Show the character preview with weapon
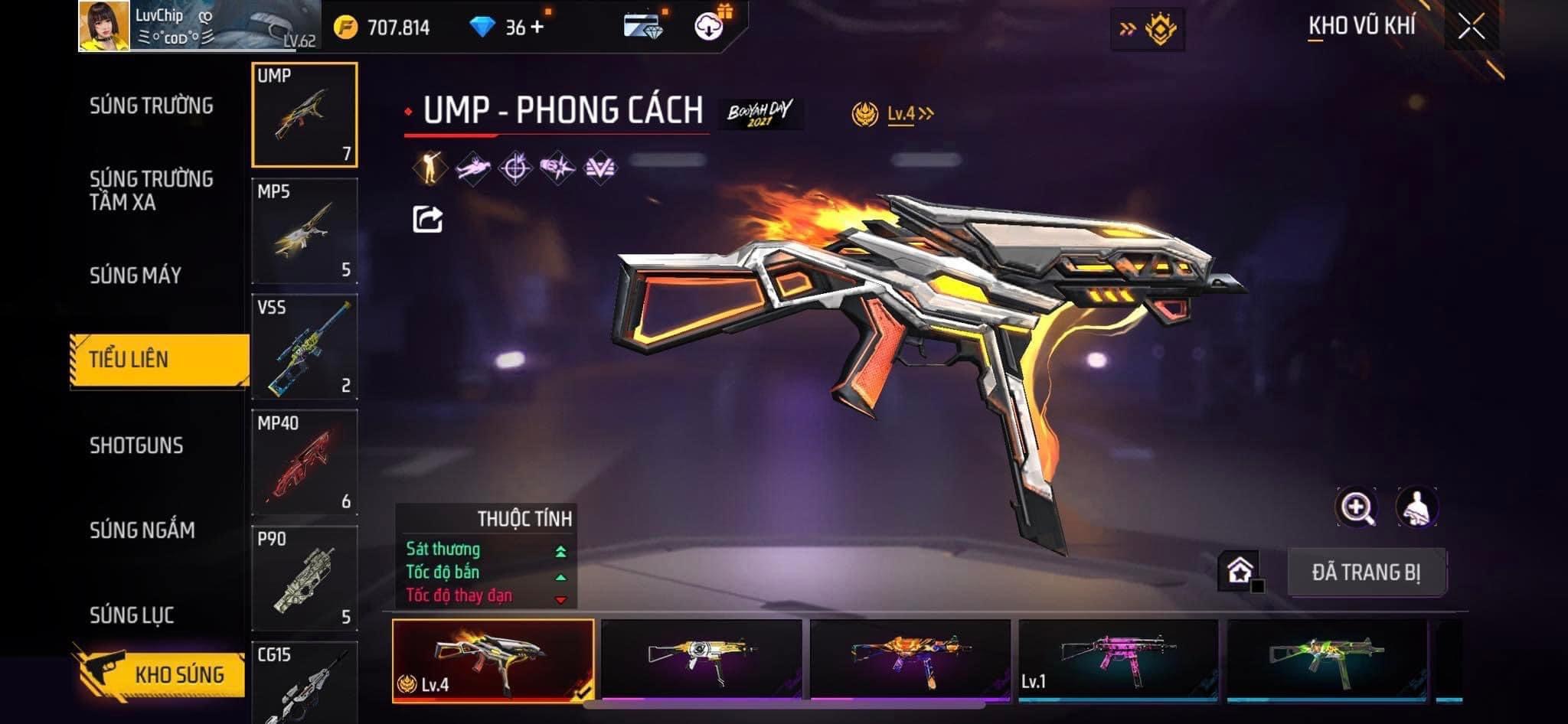 point(1416,507)
